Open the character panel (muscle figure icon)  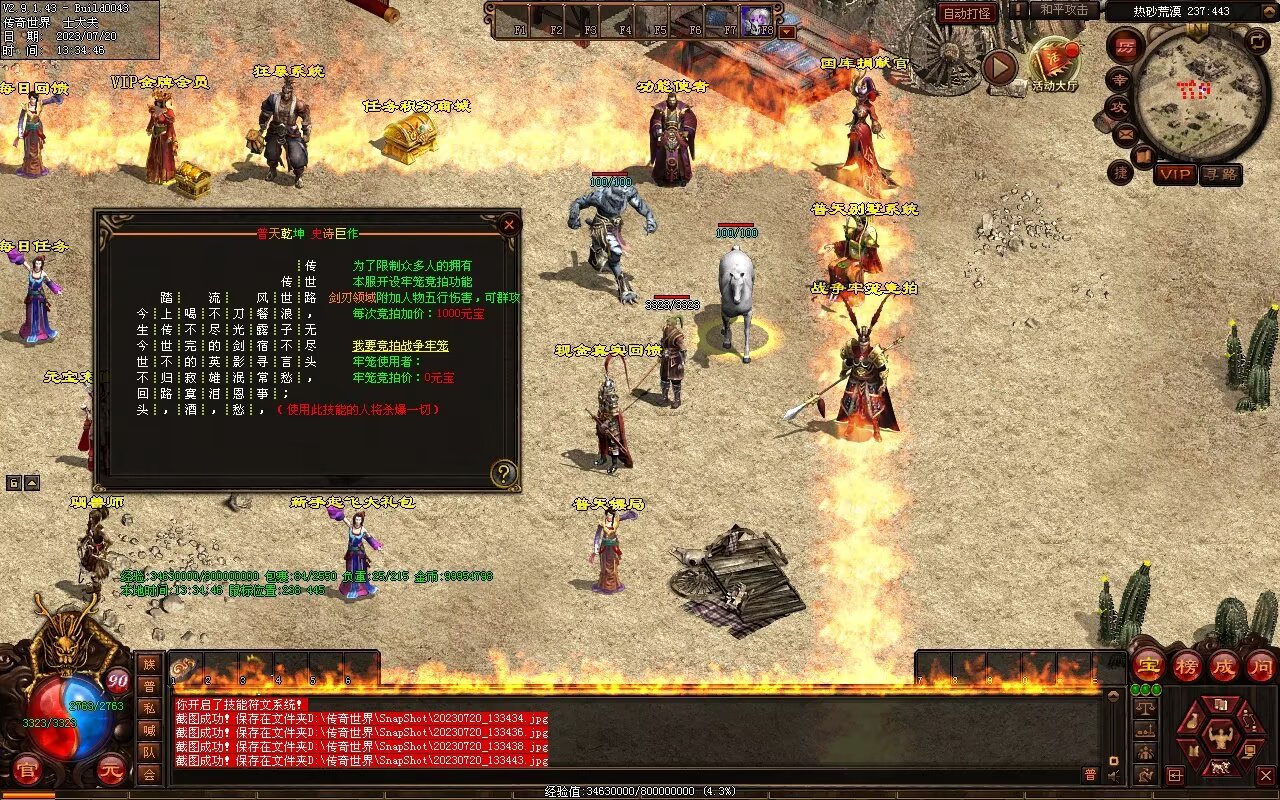pyautogui.click(x=1220, y=739)
